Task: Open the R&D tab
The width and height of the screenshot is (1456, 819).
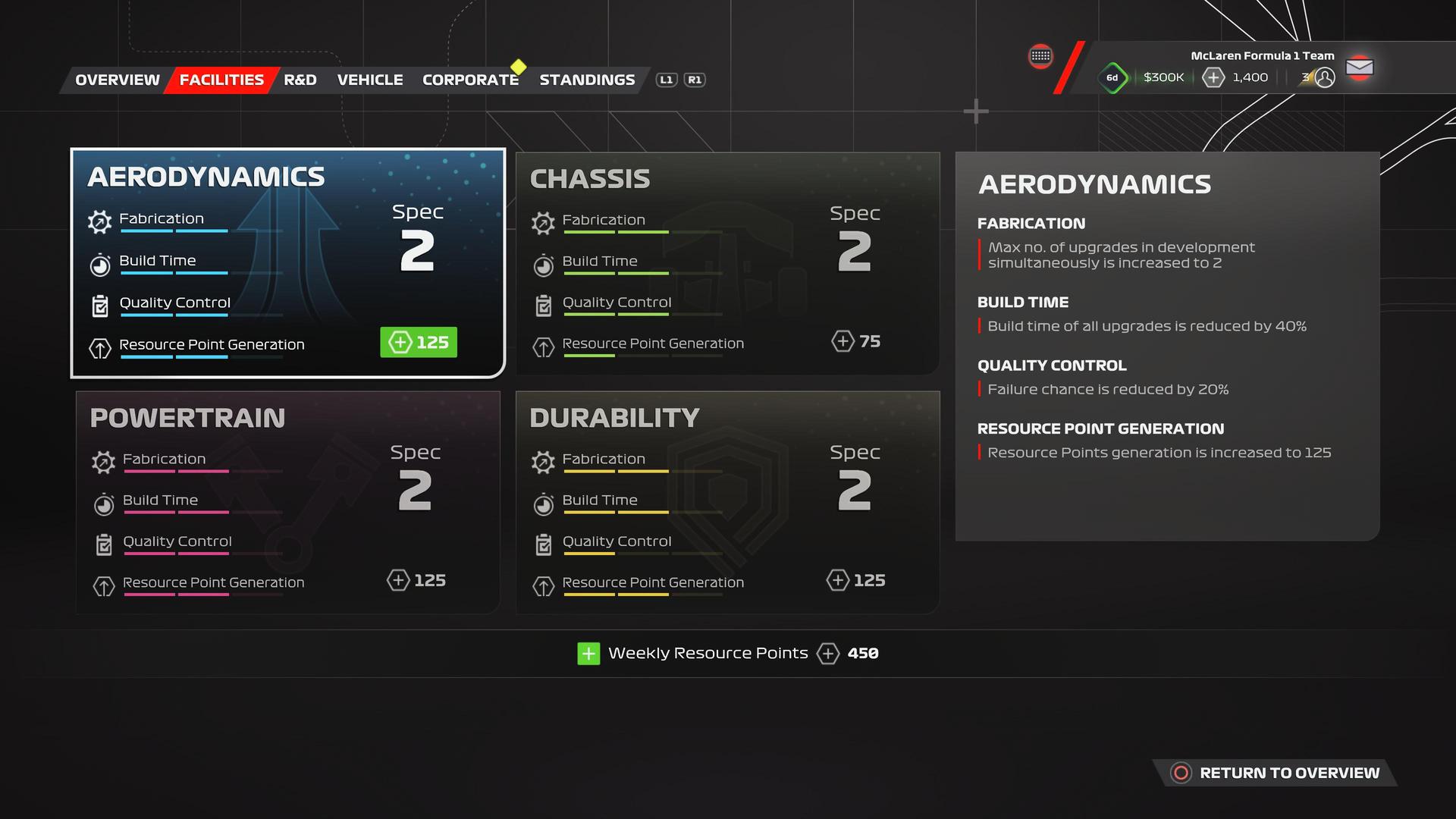Action: coord(300,80)
